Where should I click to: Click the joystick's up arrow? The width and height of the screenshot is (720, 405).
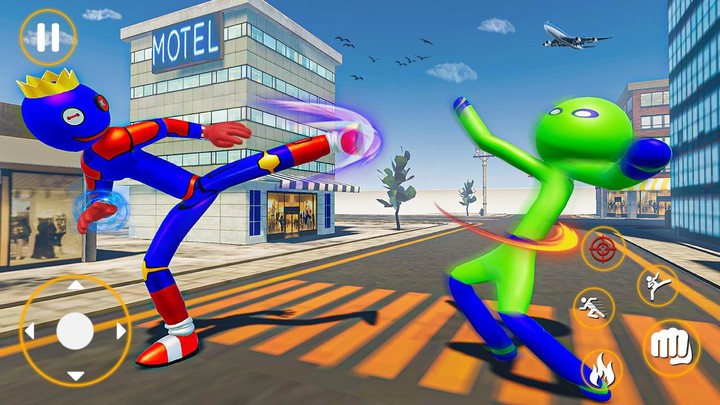pyautogui.click(x=75, y=287)
